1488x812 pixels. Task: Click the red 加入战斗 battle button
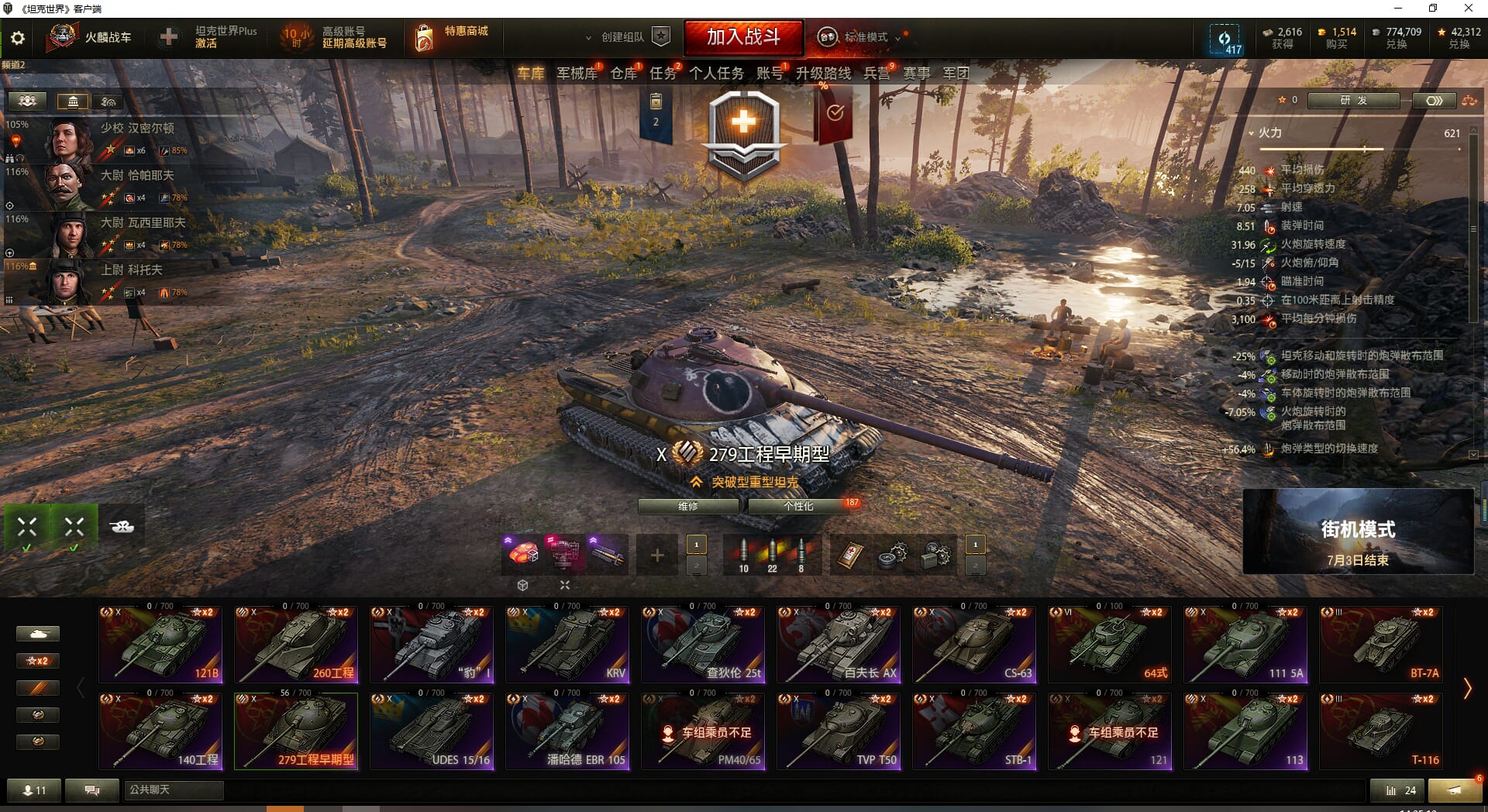click(742, 37)
